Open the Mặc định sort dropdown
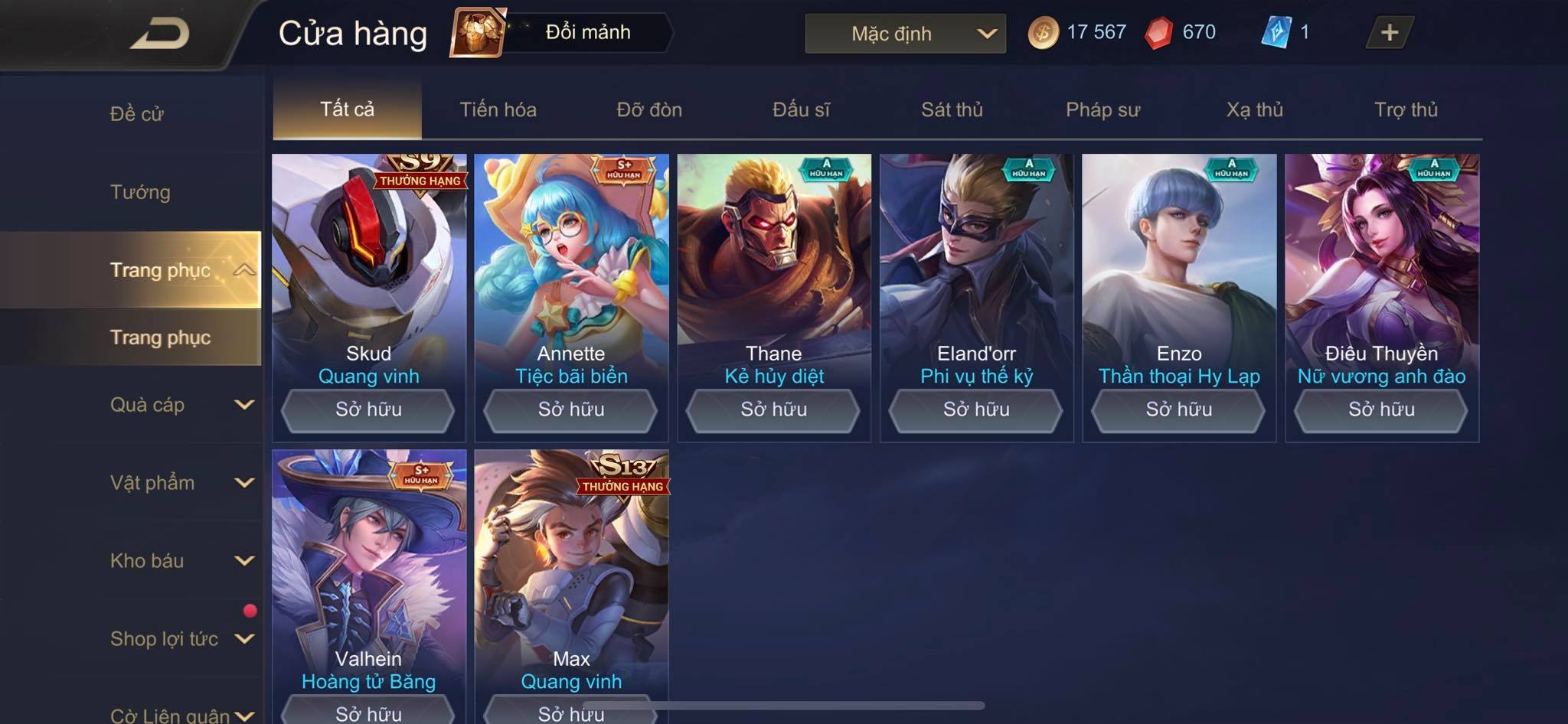 click(x=905, y=34)
